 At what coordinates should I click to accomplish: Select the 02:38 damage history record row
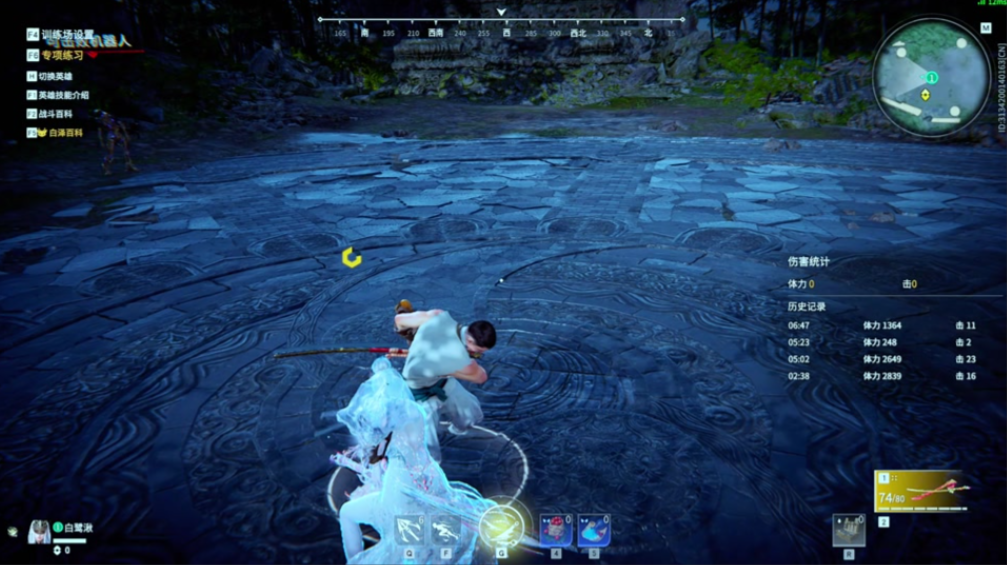[882, 376]
